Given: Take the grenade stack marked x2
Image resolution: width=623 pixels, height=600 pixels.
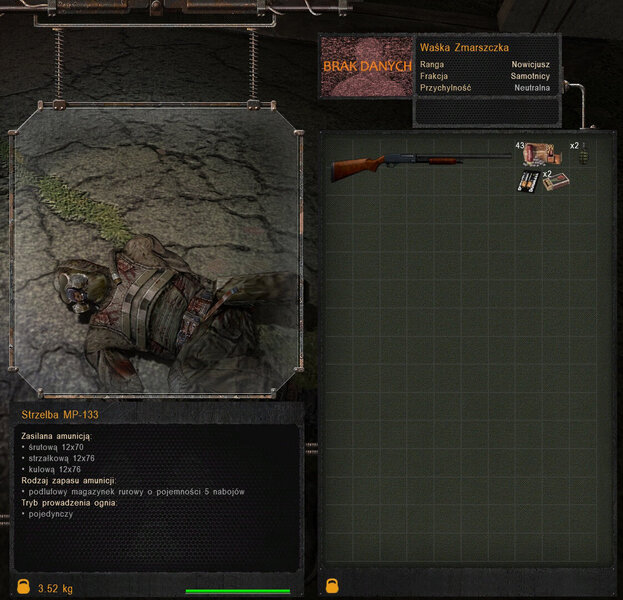Looking at the screenshot, I should pyautogui.click(x=584, y=156).
